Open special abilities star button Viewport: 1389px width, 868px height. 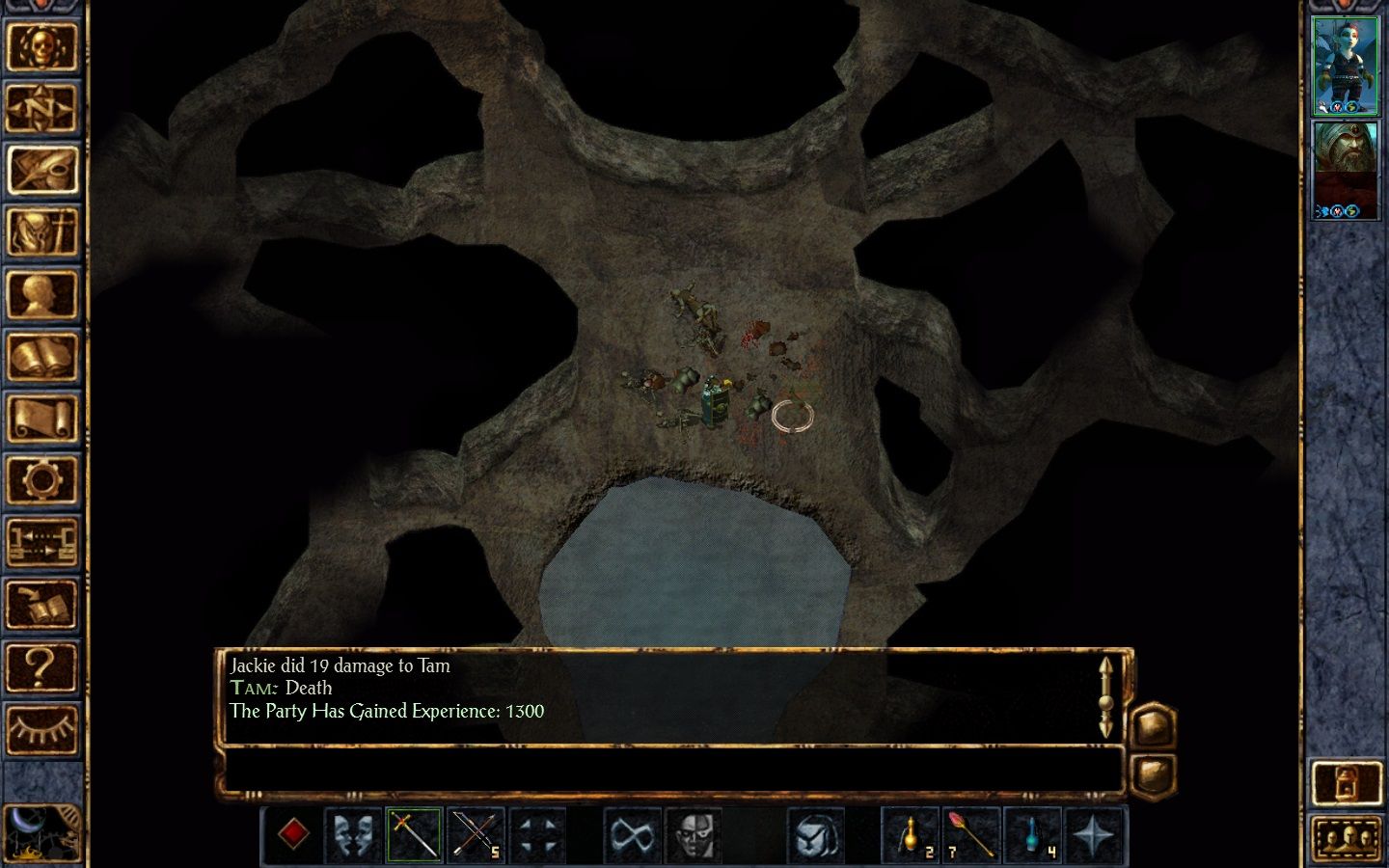tap(1095, 834)
